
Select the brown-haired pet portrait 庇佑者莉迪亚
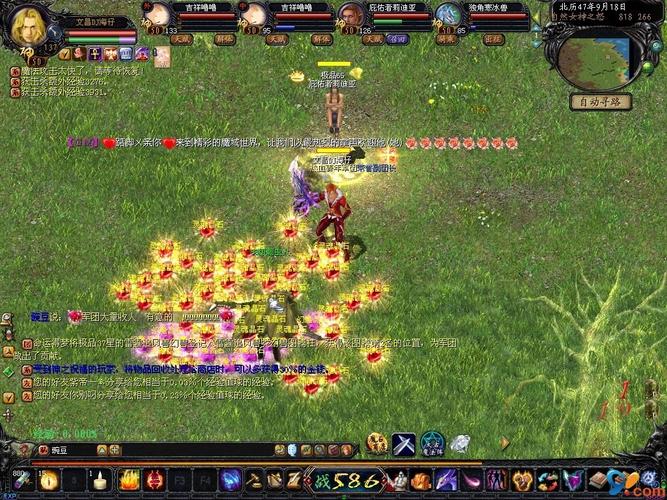[x=349, y=14]
